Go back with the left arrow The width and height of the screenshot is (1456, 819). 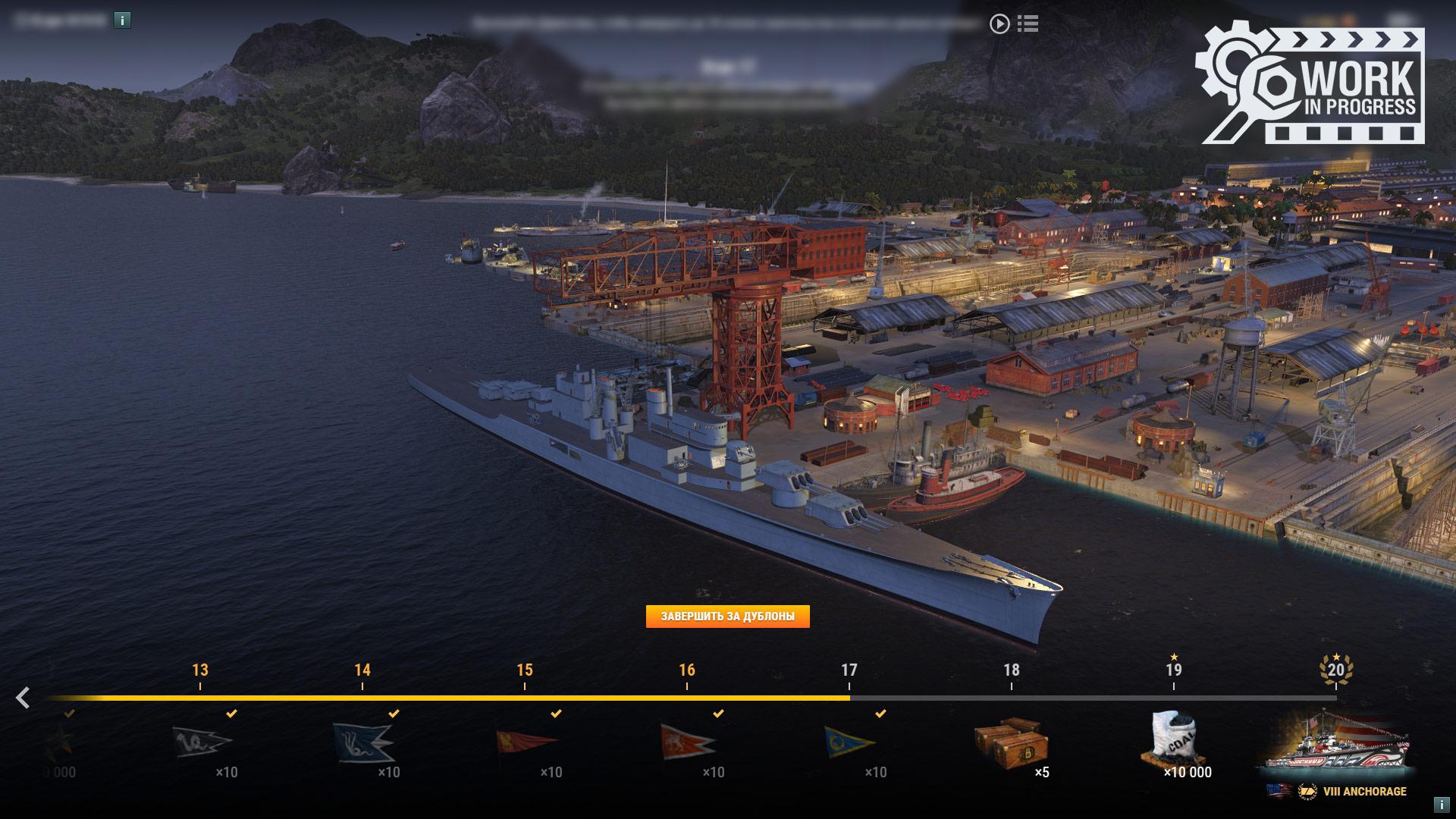[x=24, y=698]
